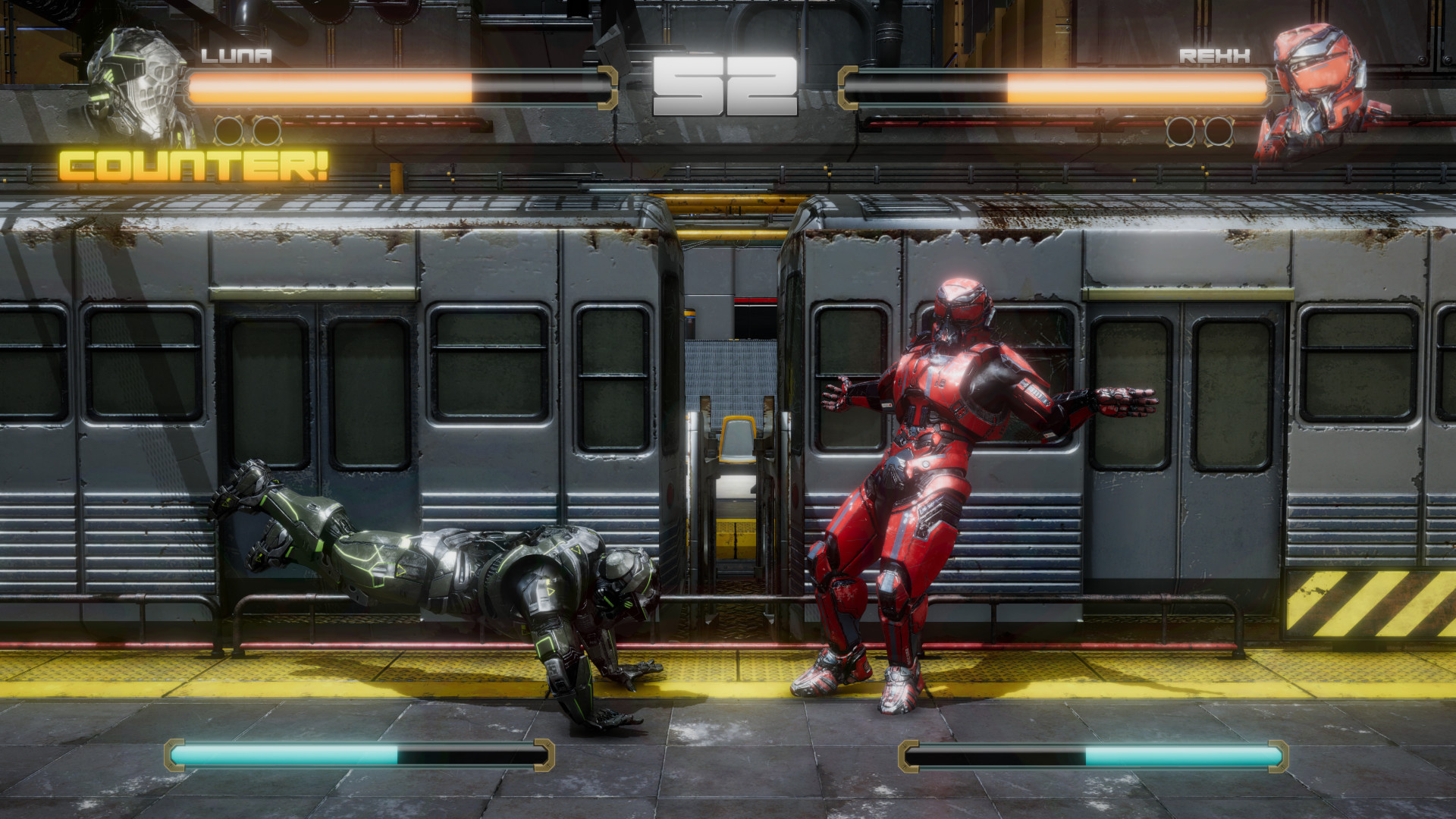This screenshot has width=1456, height=819.
Task: Toggle Luna's leftmost round indicator circle
Action: (x=229, y=130)
